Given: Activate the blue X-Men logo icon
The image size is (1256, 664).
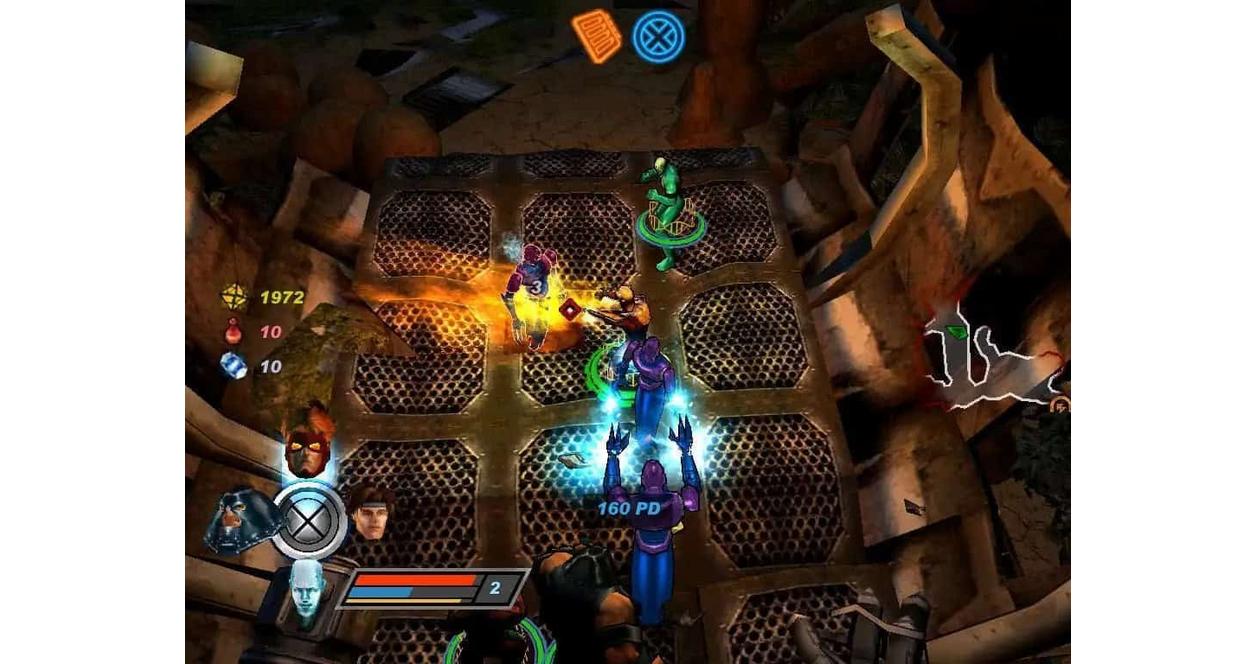Looking at the screenshot, I should pos(659,37).
